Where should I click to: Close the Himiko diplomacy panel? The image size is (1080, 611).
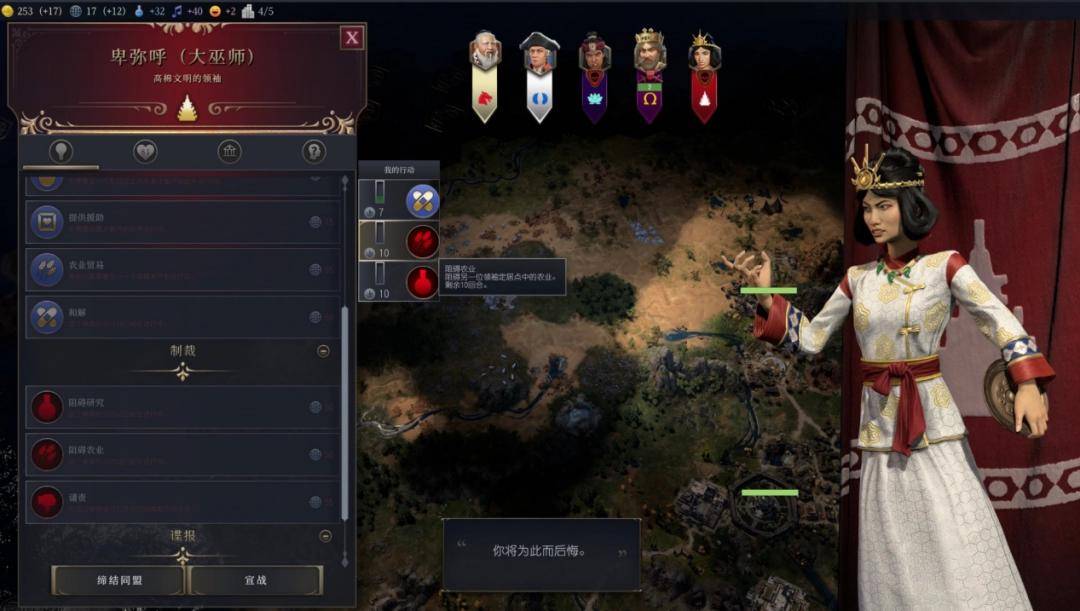tap(352, 38)
